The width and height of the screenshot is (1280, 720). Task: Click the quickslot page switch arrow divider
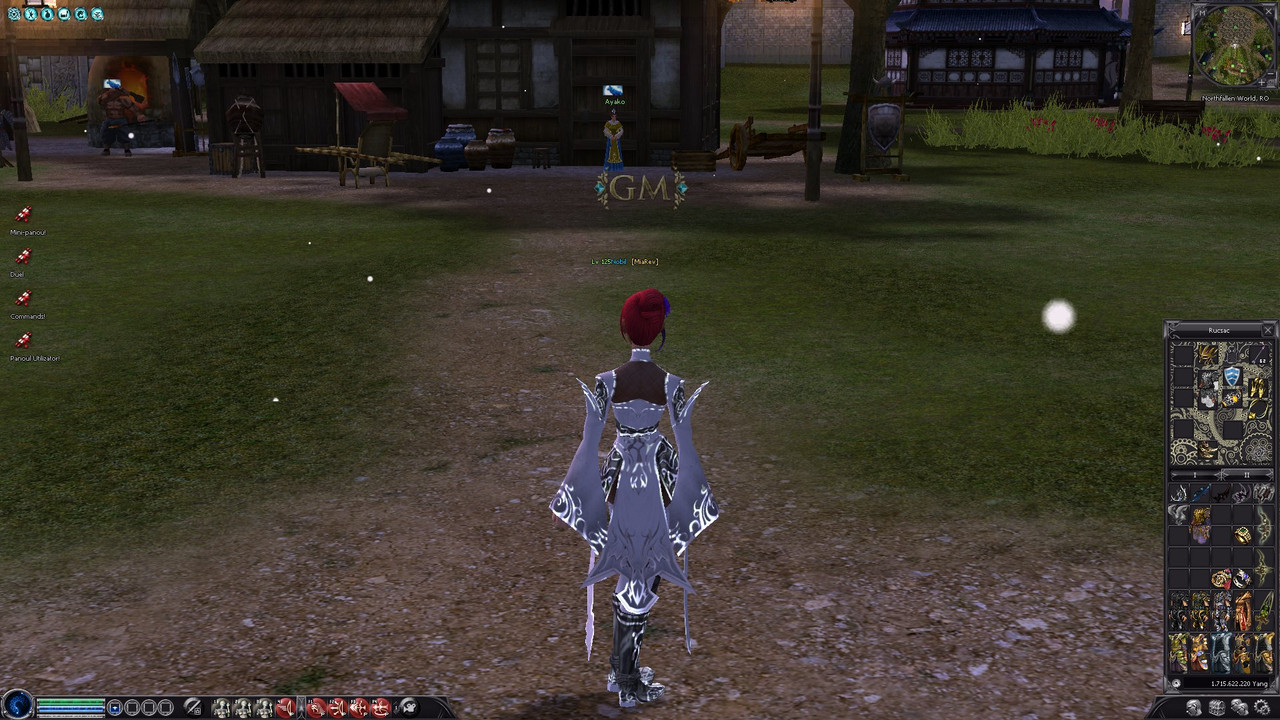pos(302,706)
